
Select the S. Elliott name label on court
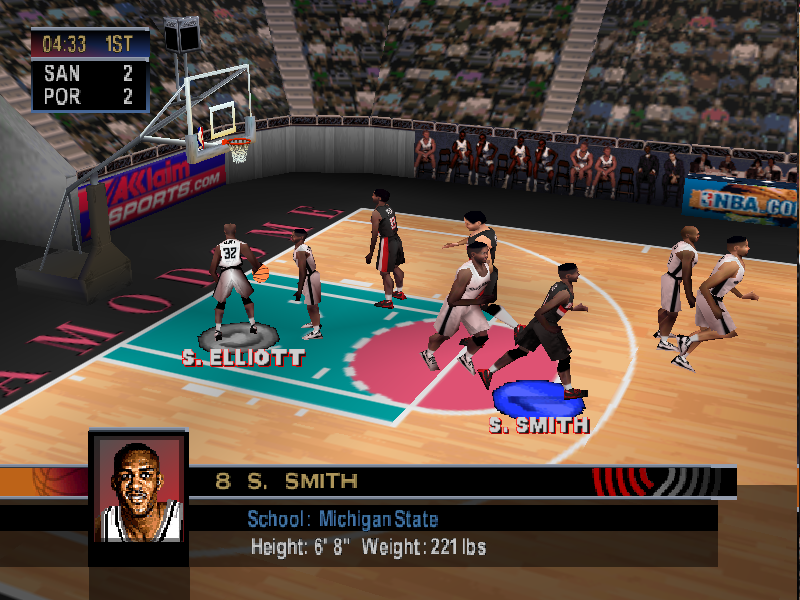point(243,356)
